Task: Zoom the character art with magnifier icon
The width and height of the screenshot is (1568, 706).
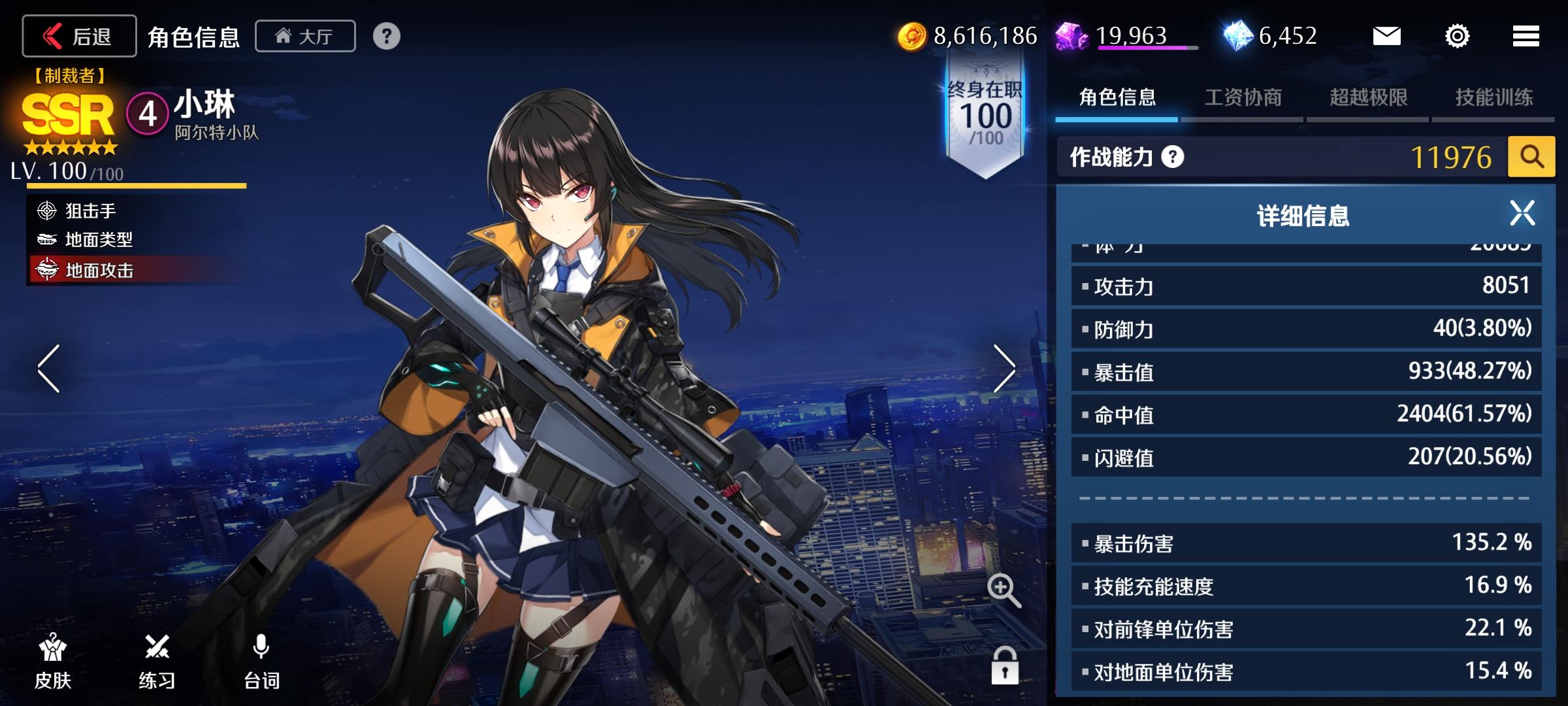Action: [1004, 590]
